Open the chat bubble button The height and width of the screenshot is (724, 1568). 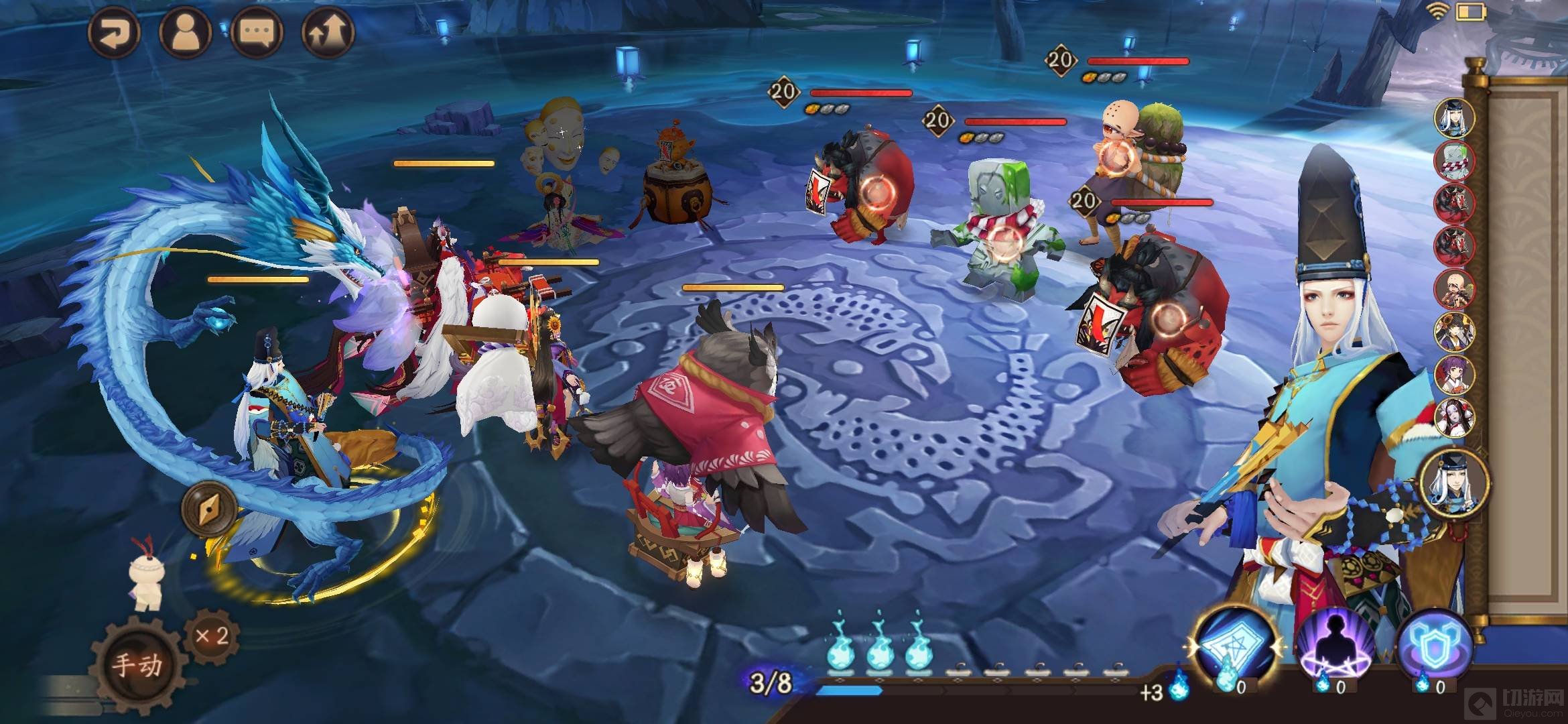pos(257,32)
